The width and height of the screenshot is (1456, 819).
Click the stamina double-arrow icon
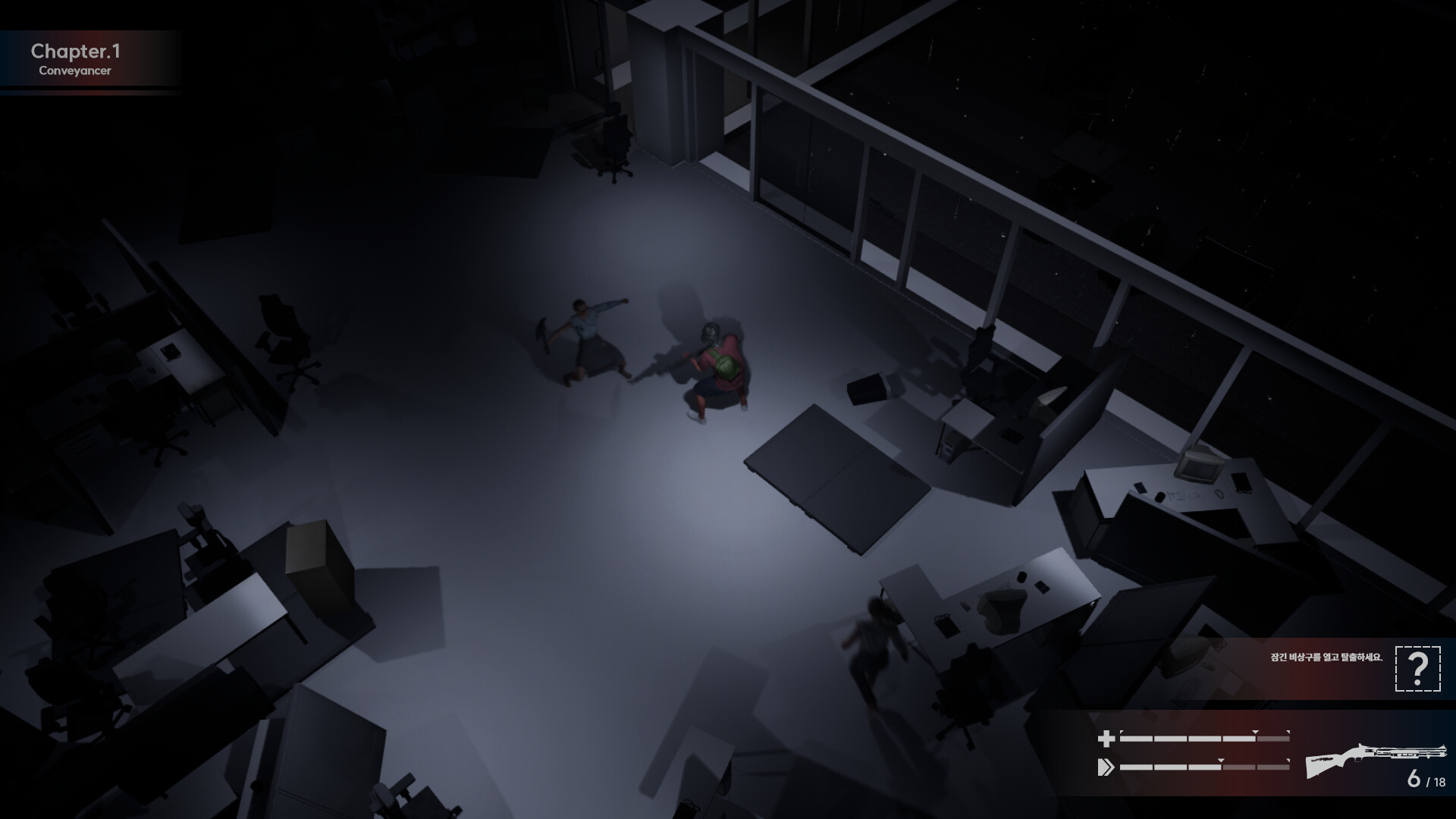pyautogui.click(x=1106, y=767)
